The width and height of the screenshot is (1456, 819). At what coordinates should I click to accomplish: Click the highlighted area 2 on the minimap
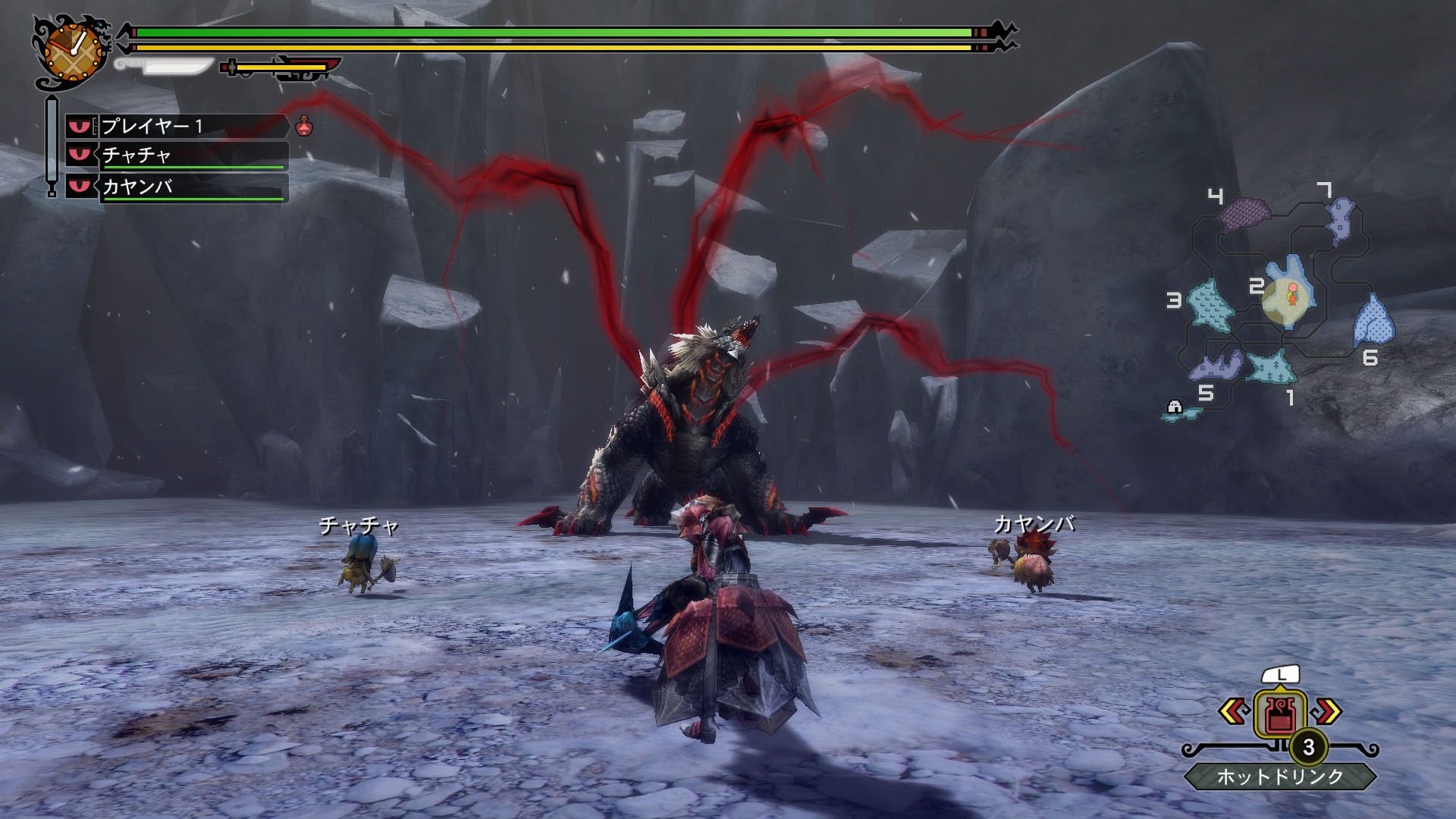tap(1290, 293)
